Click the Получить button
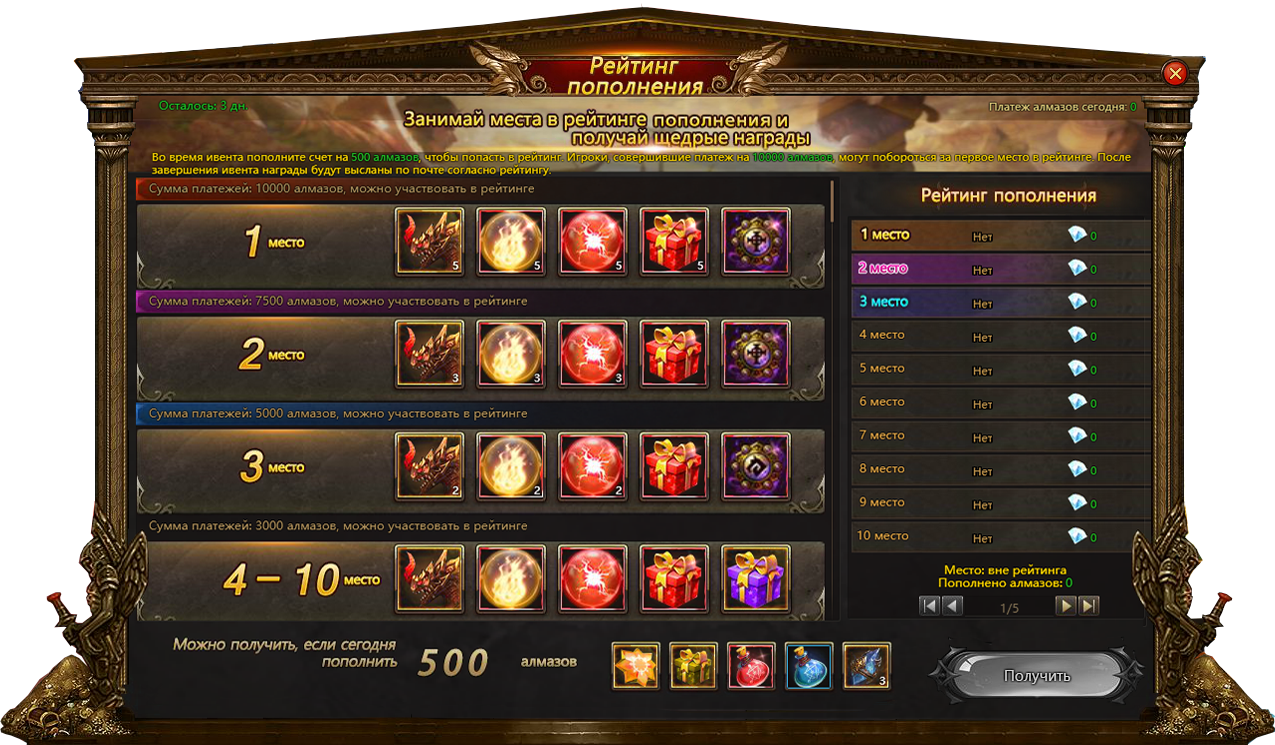 tap(1036, 676)
